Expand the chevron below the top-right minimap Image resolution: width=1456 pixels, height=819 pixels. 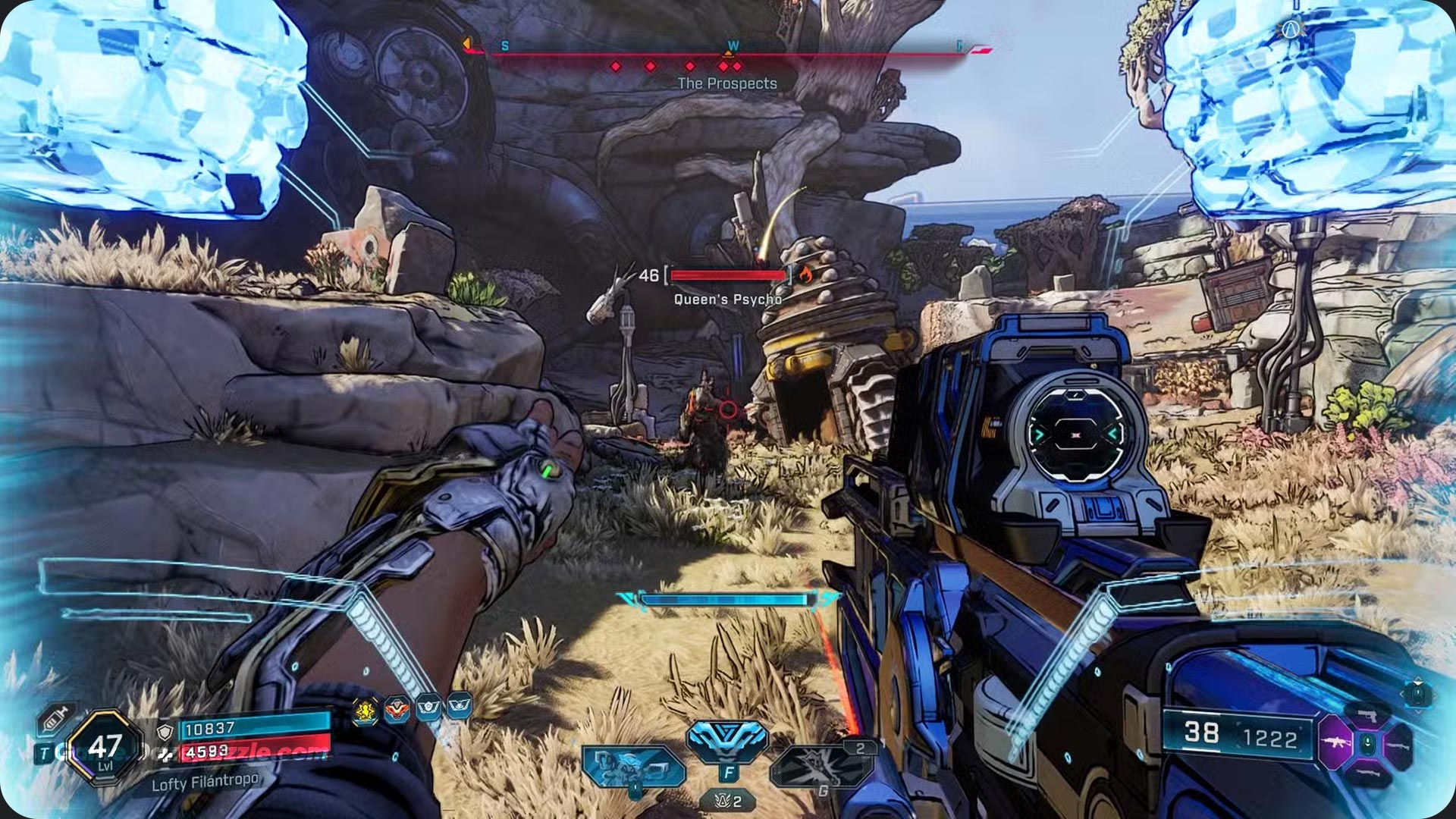1417,712
